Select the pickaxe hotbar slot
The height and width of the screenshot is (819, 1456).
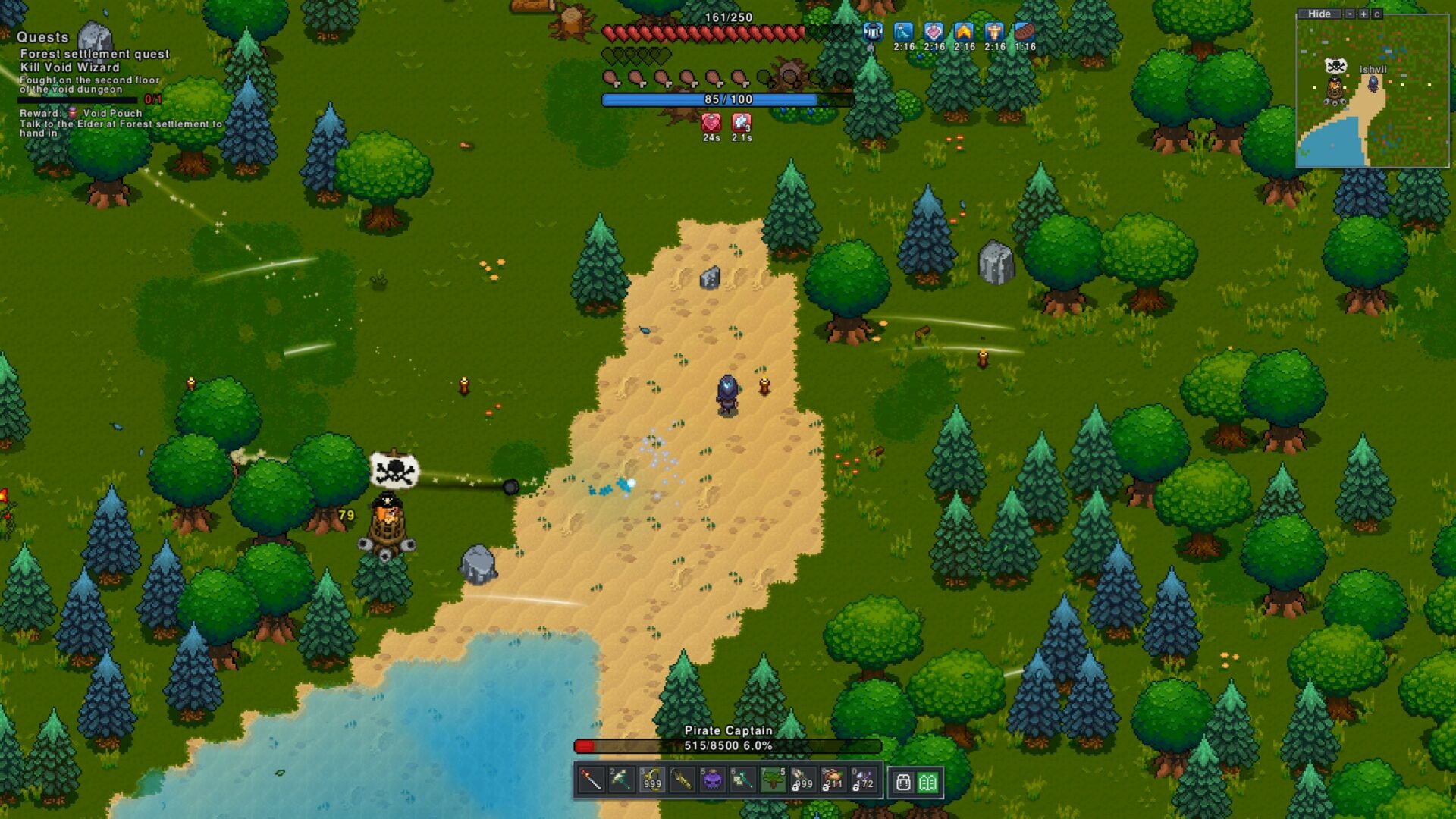621,780
